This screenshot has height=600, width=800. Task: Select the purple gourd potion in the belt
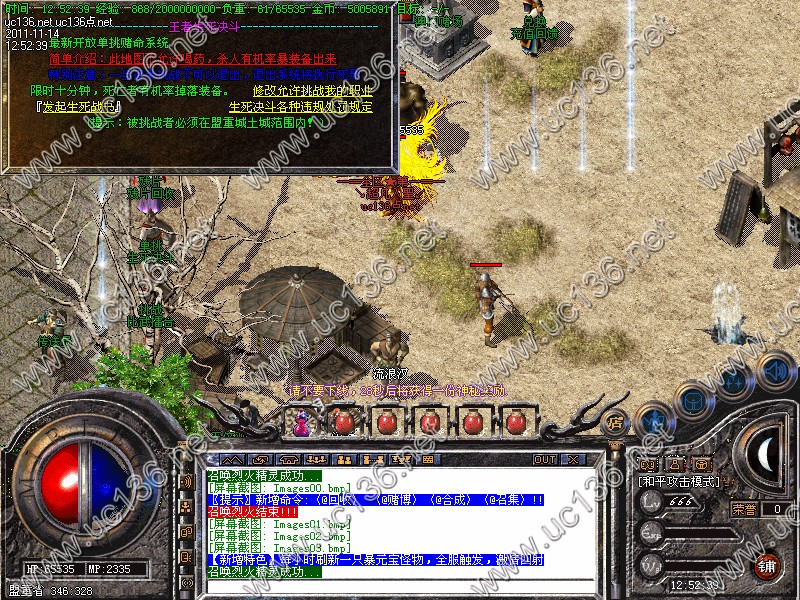(x=301, y=423)
